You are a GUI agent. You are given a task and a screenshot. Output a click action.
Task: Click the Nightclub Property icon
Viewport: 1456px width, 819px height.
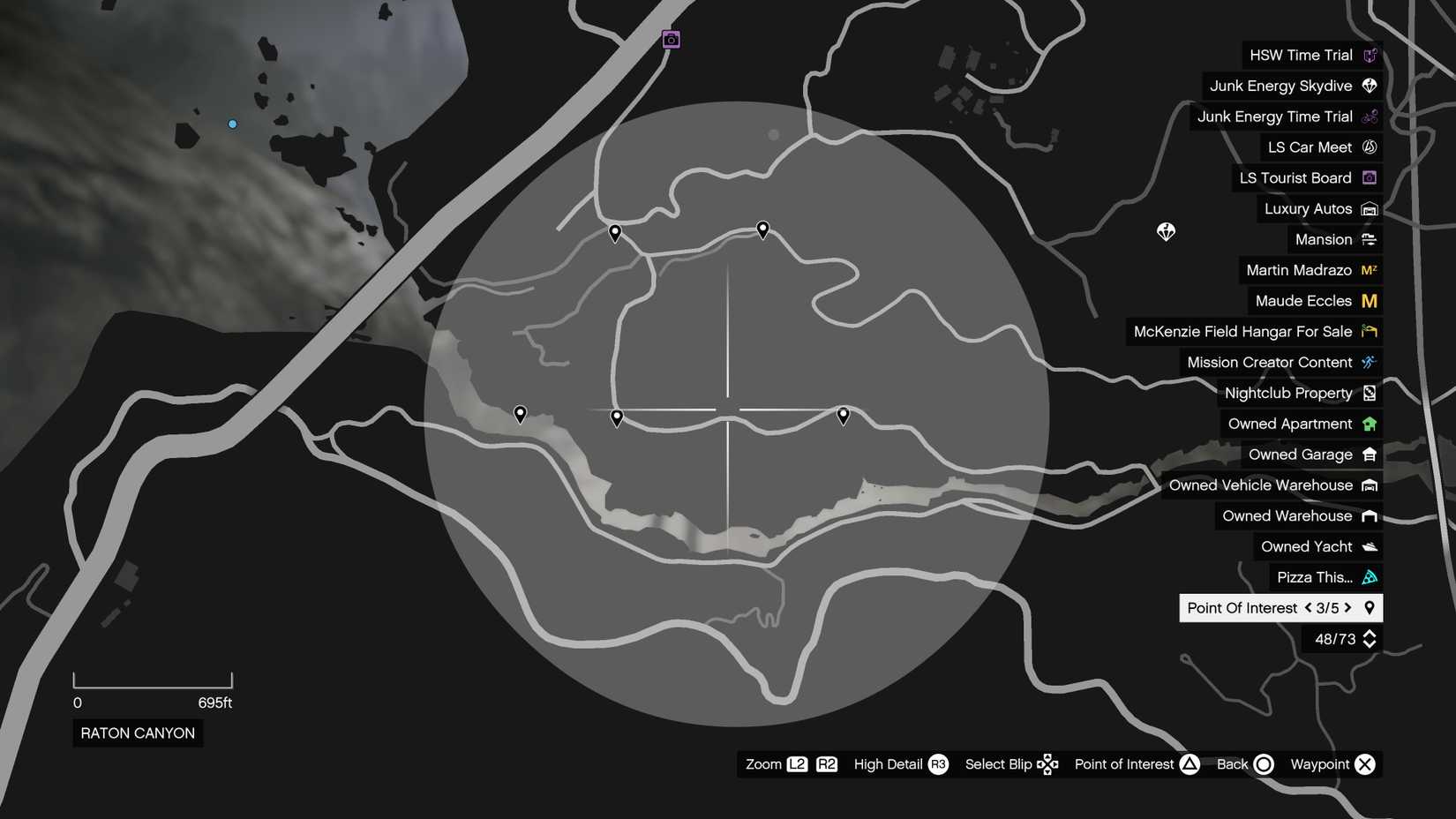click(x=1369, y=393)
